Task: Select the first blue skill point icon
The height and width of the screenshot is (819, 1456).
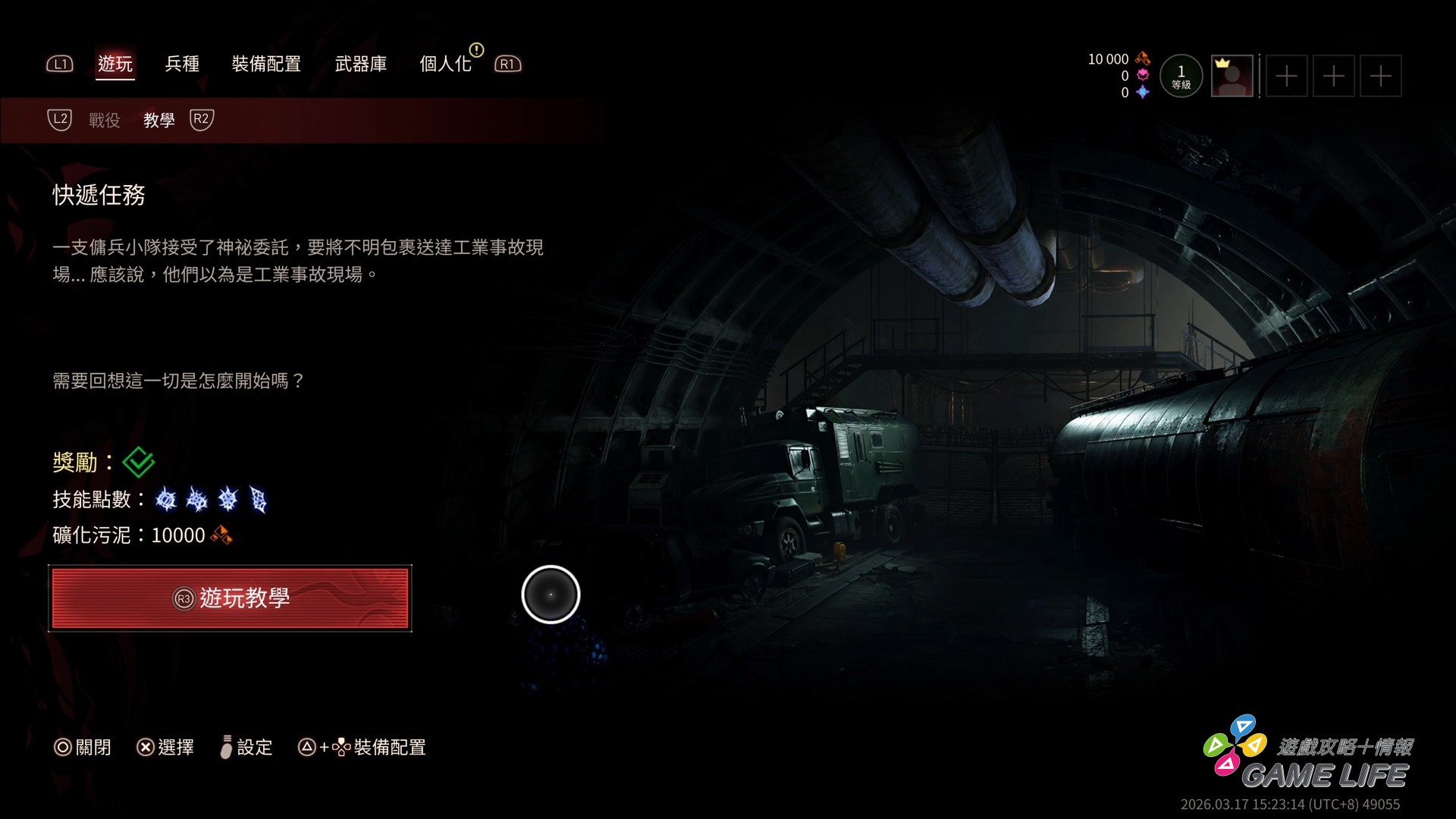Action: coord(165,500)
